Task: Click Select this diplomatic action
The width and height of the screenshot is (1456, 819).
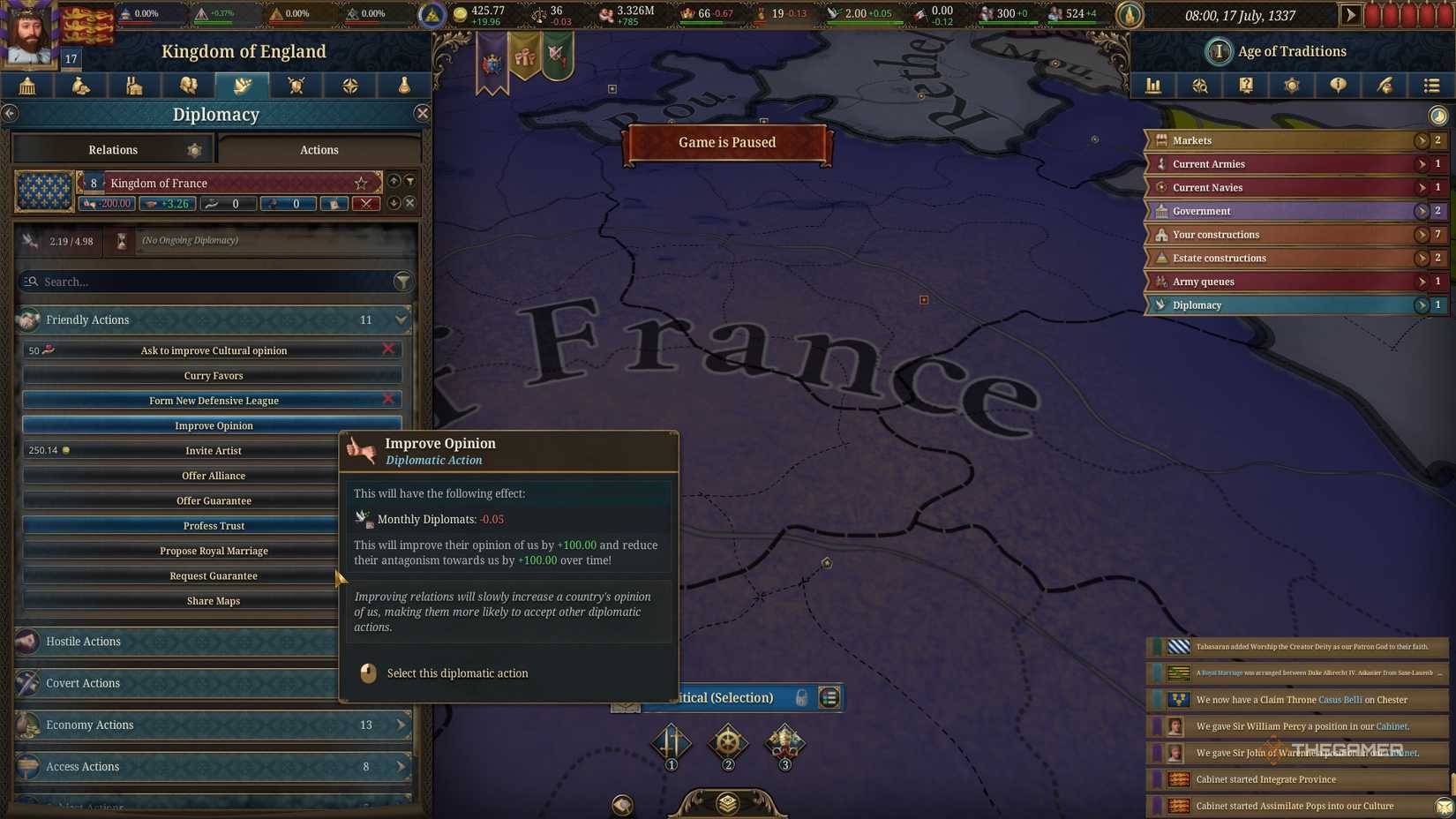Action: pyautogui.click(x=457, y=672)
